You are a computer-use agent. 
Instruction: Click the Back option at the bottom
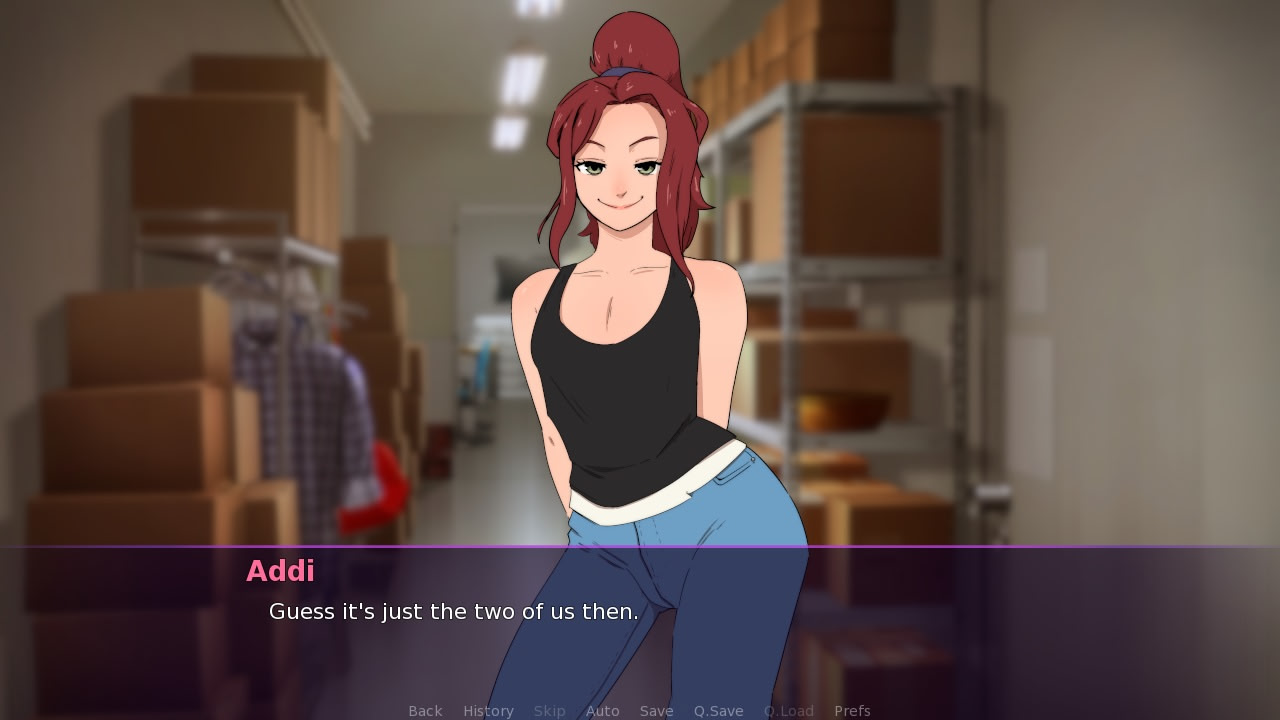(x=424, y=710)
